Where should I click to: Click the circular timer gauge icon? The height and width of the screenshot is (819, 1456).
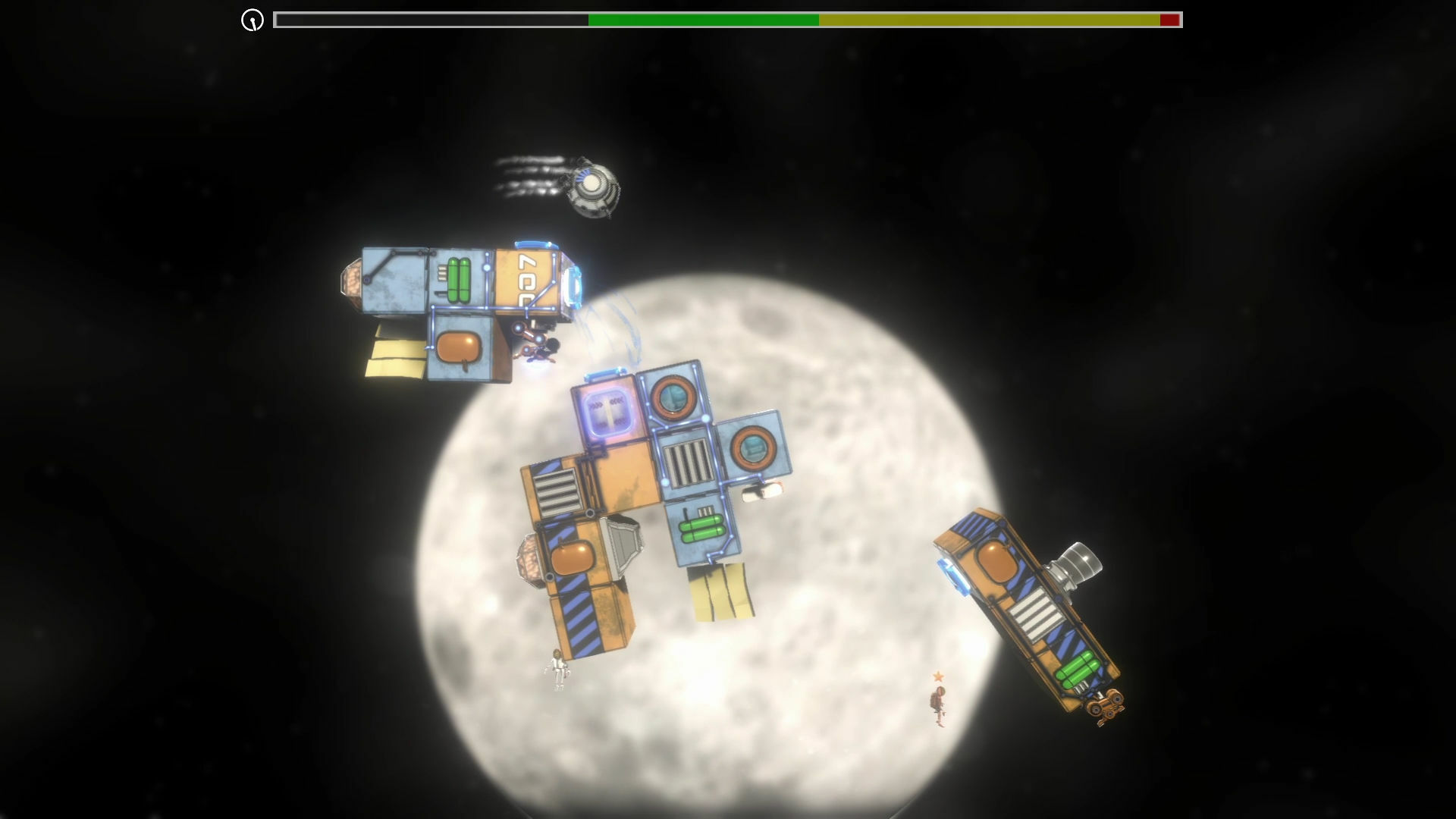click(251, 20)
